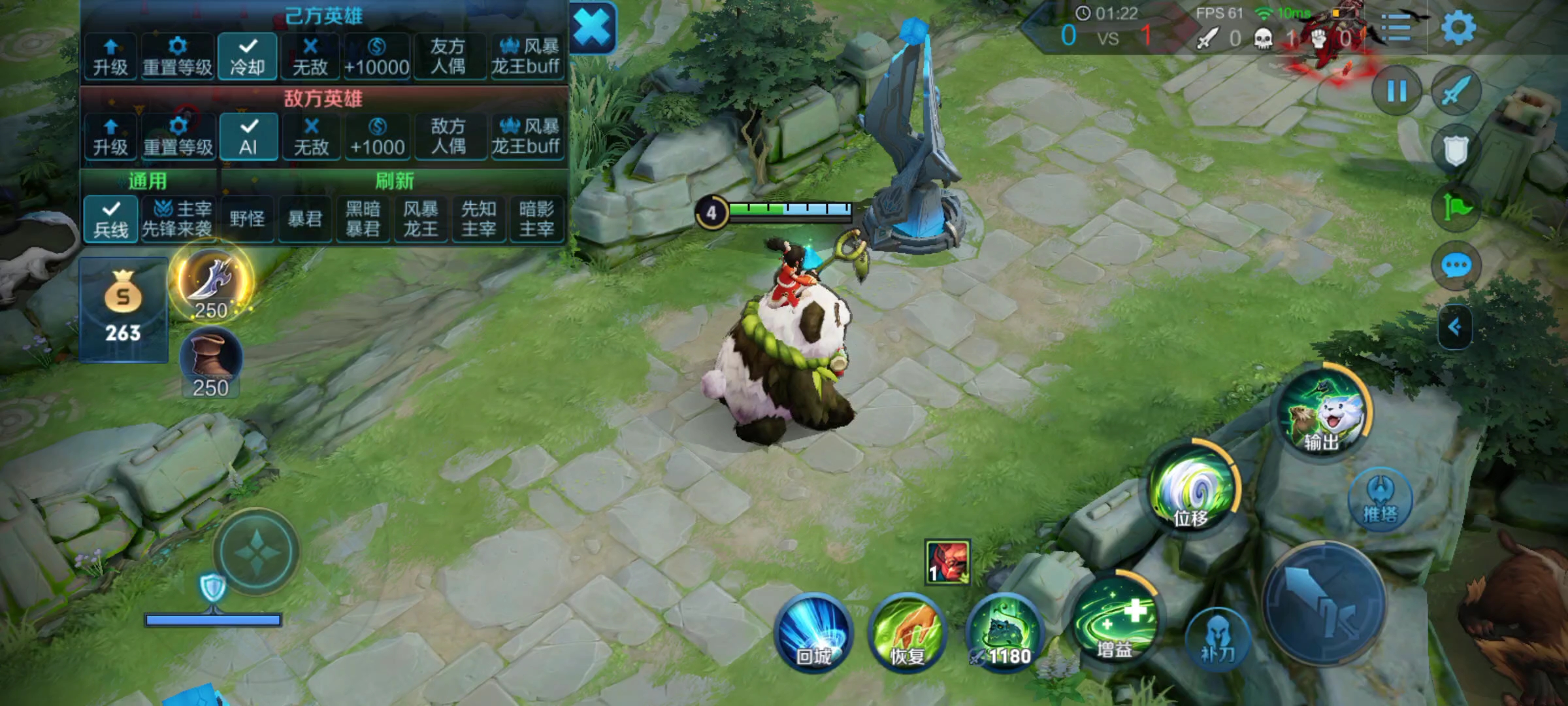Refresh the 暴君 Tyrant

point(304,219)
